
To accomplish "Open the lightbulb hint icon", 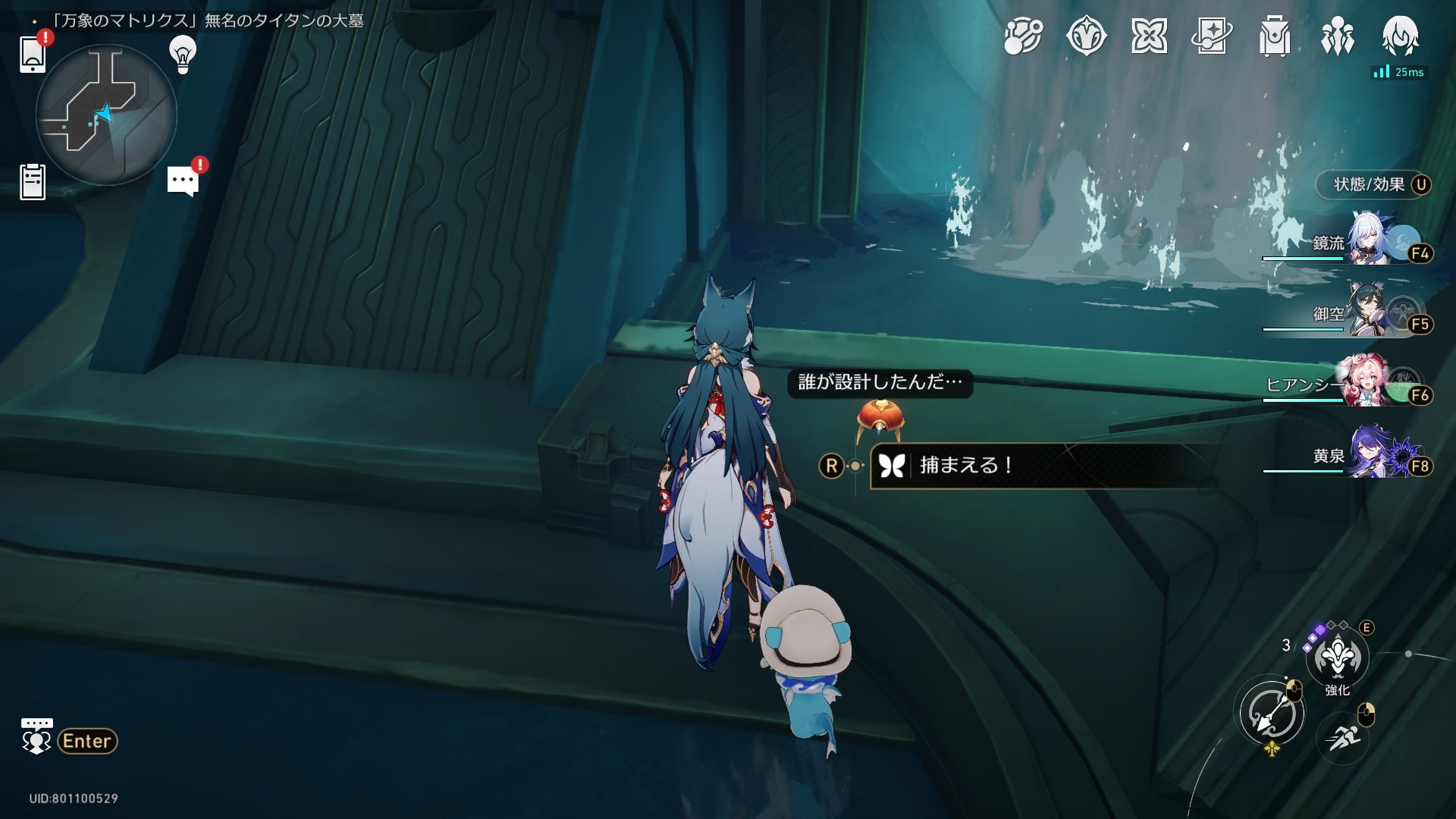I will pos(182,55).
